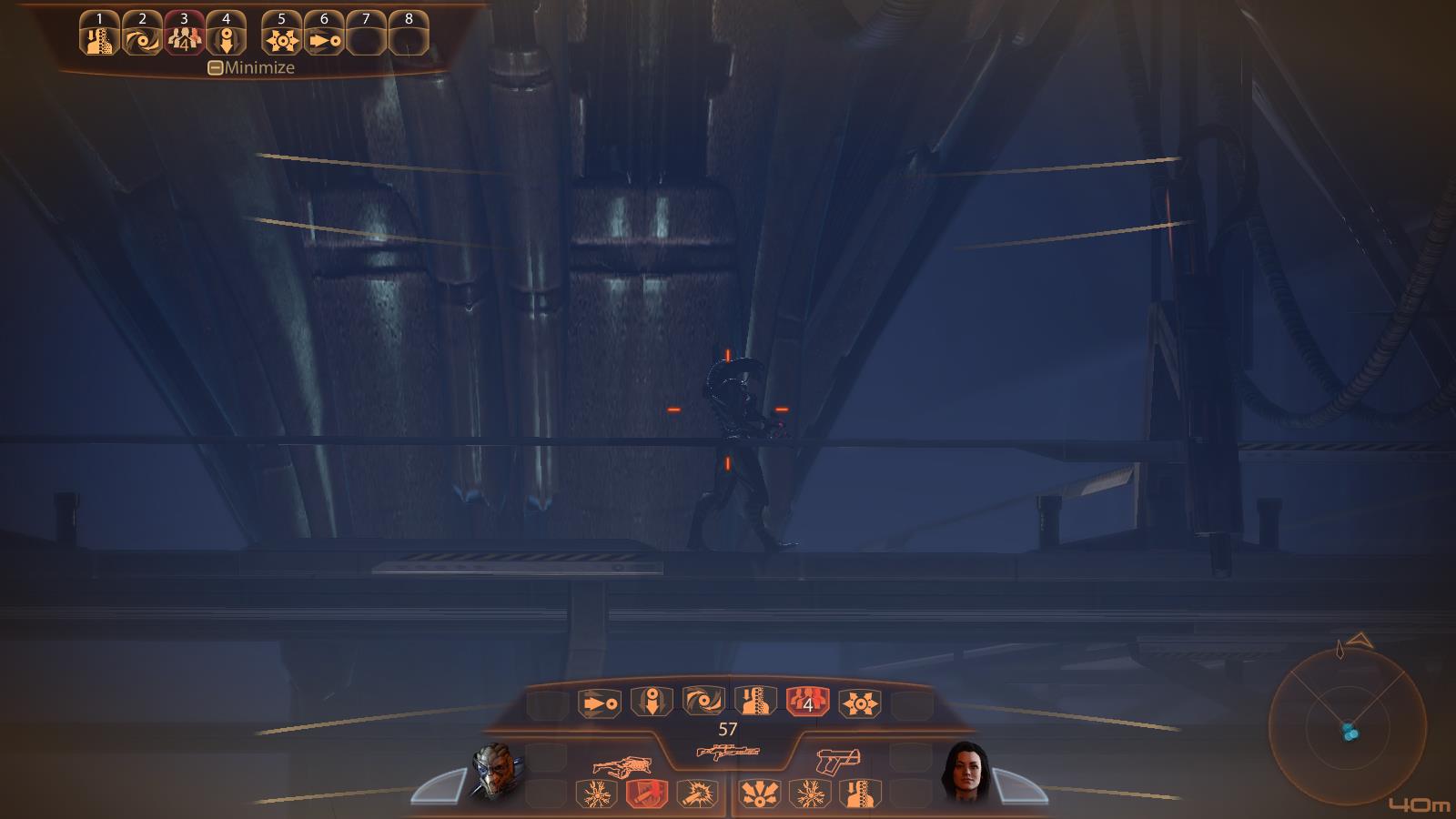Use Garrus's electric burst power
The width and height of the screenshot is (1456, 819).
pyautogui.click(x=596, y=794)
